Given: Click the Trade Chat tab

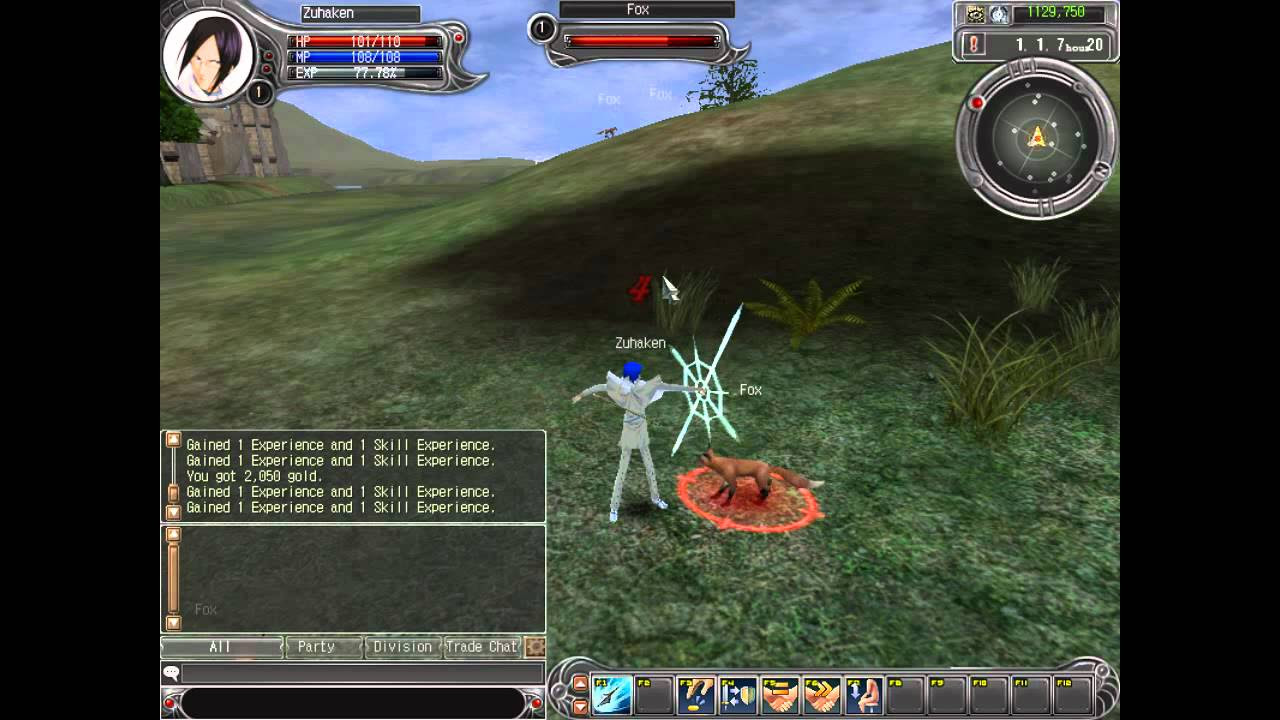Looking at the screenshot, I should point(483,646).
